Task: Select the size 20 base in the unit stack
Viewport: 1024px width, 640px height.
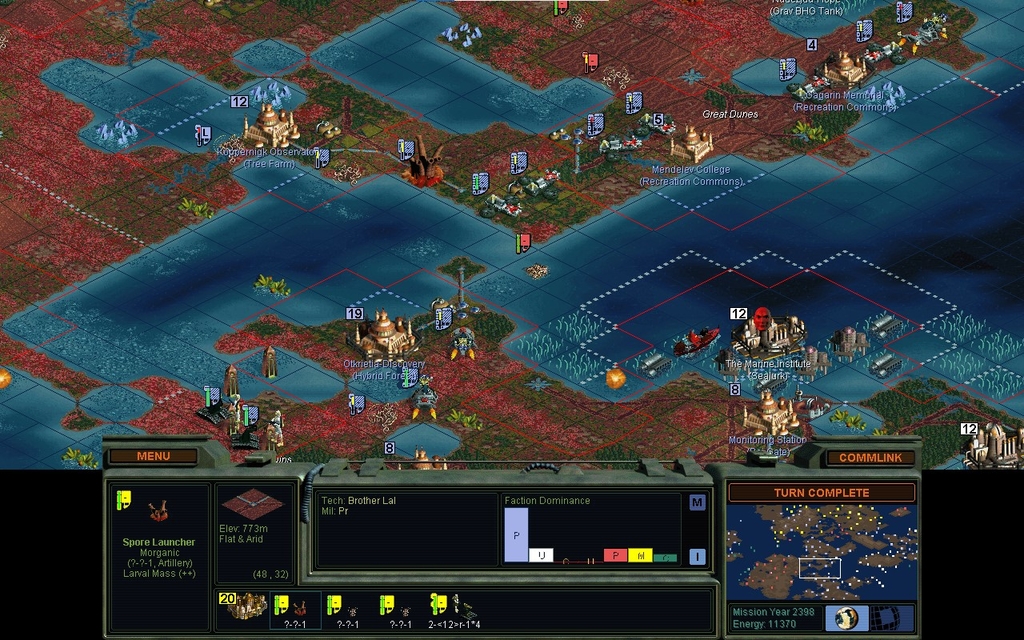Action: 244,606
